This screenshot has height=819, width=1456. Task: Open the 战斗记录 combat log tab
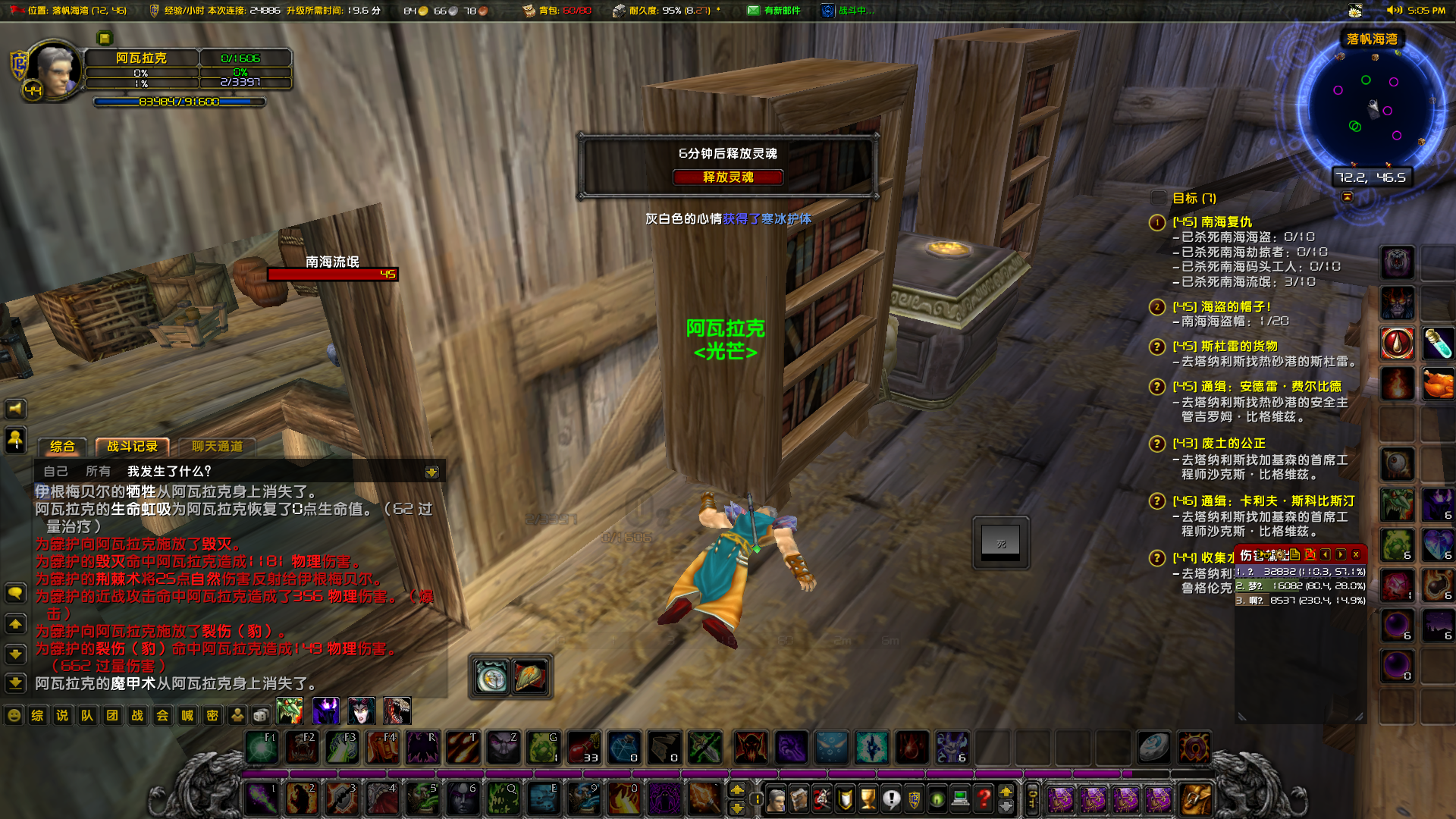pyautogui.click(x=132, y=447)
